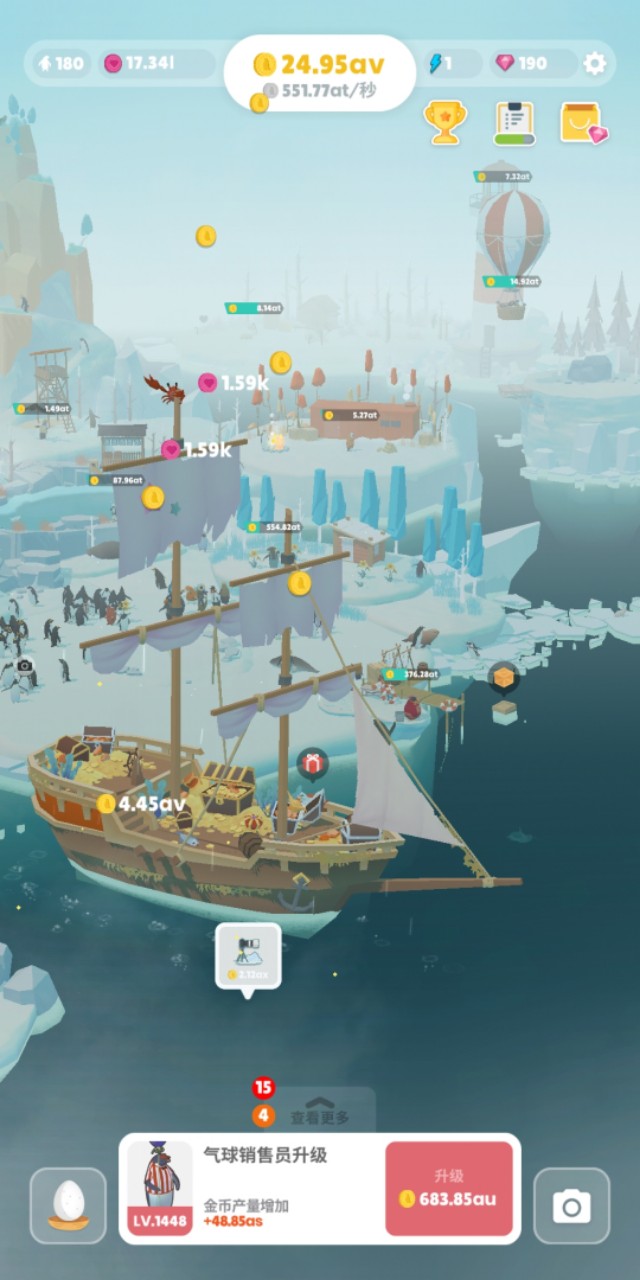This screenshot has height=1280, width=640.
Task: Tap the red 升级 upgrade button
Action: (449, 1188)
